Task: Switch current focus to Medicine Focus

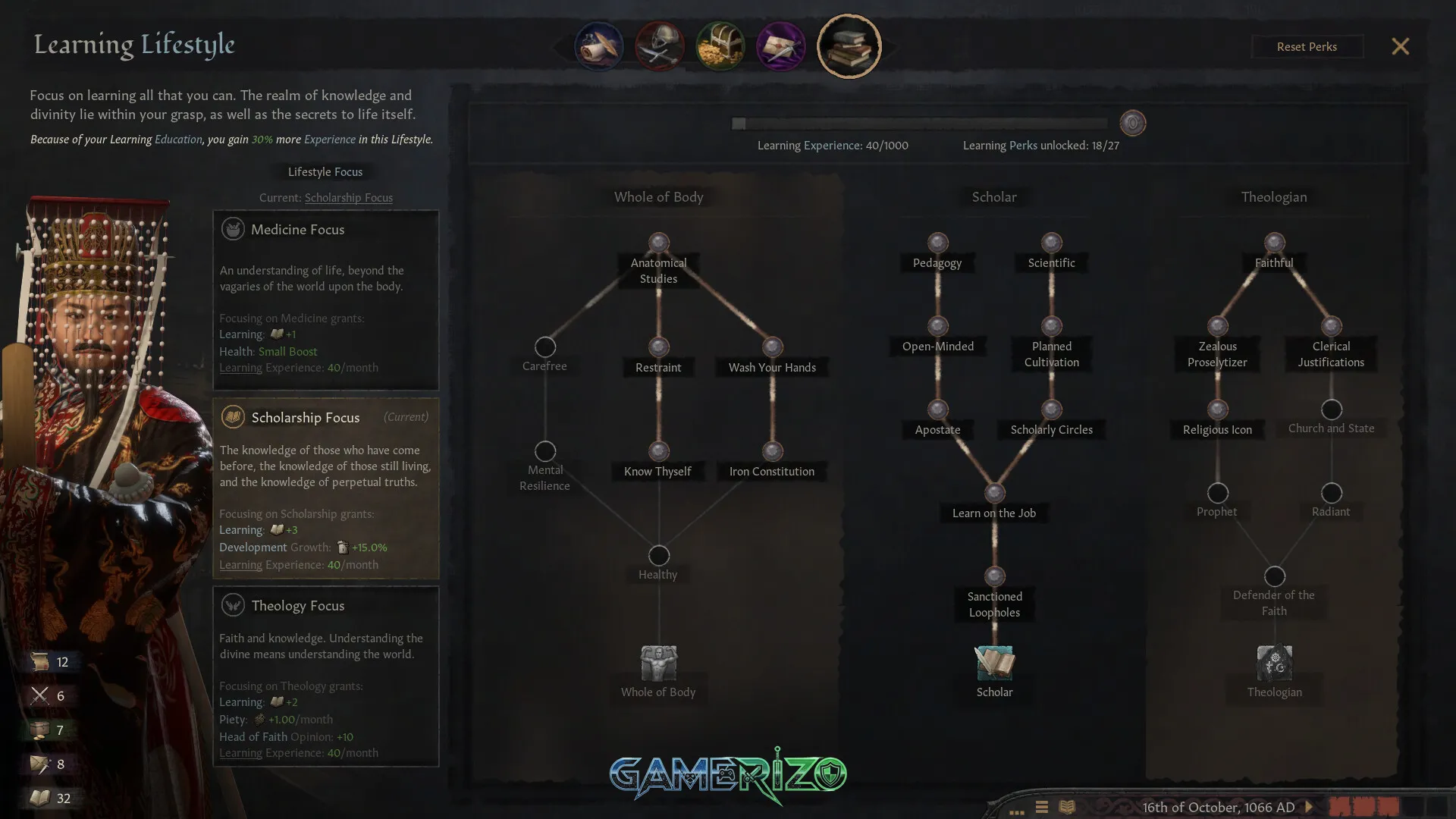Action: (326, 300)
